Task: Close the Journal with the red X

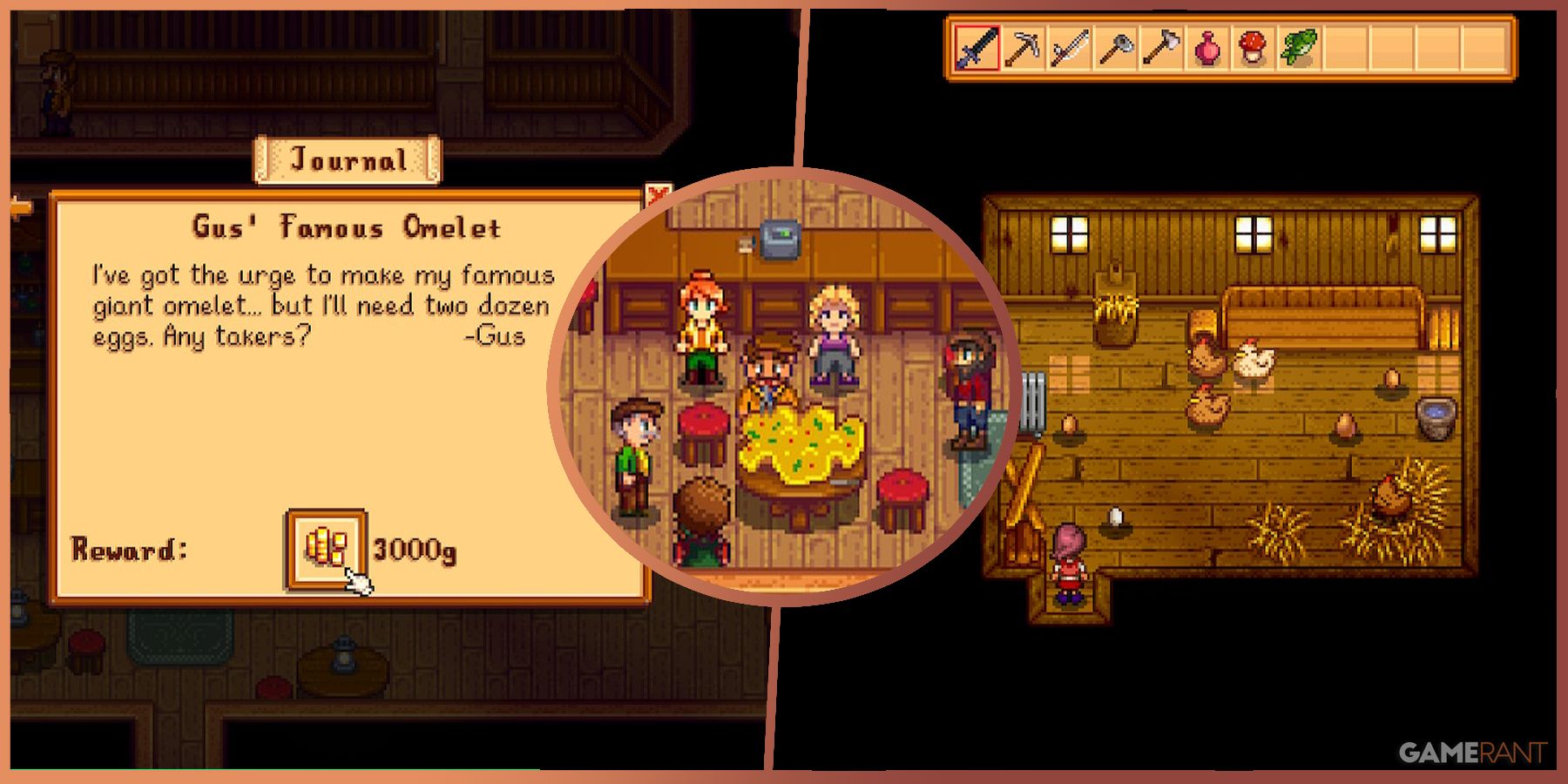Action: pos(657,195)
